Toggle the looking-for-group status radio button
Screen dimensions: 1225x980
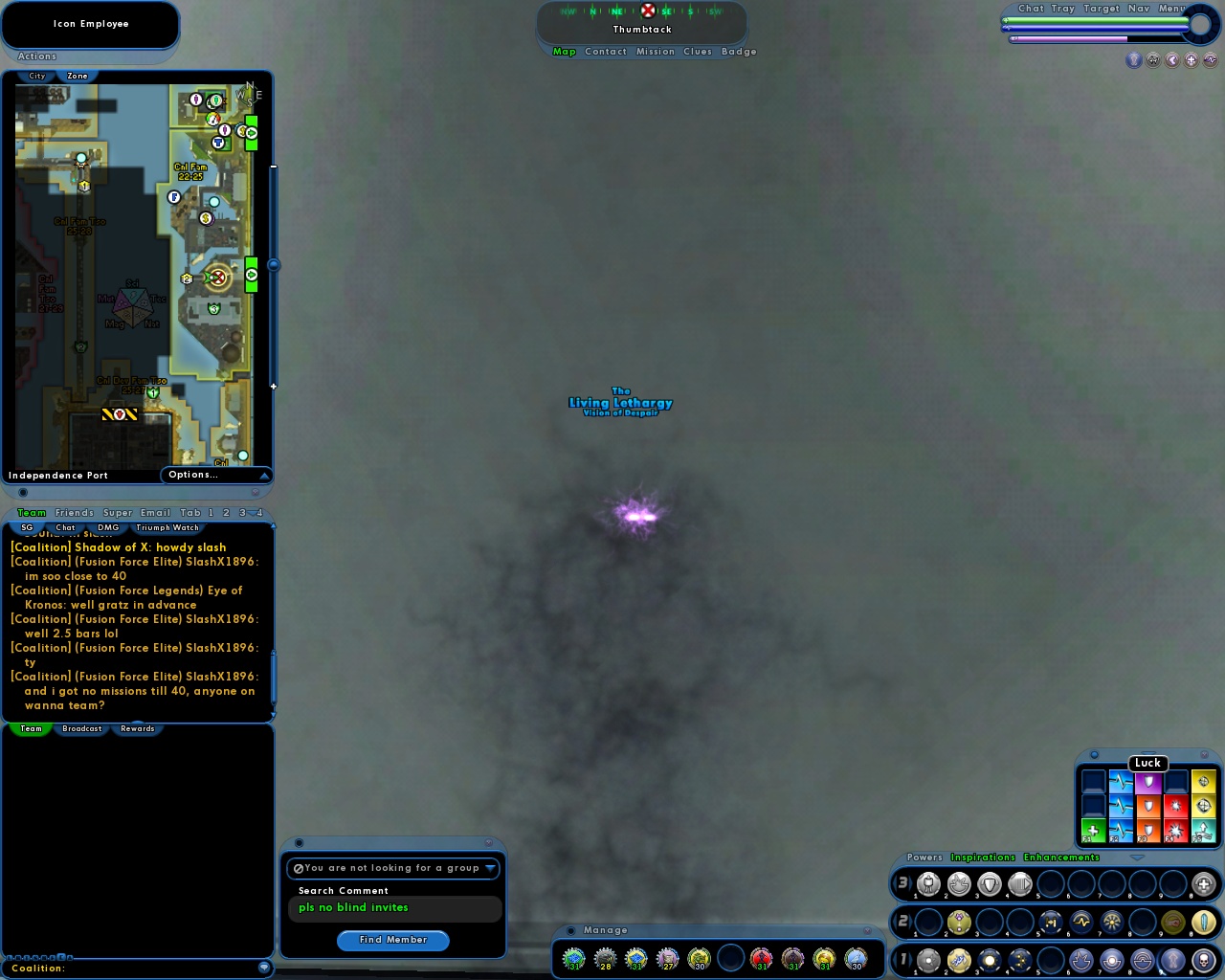[x=300, y=868]
